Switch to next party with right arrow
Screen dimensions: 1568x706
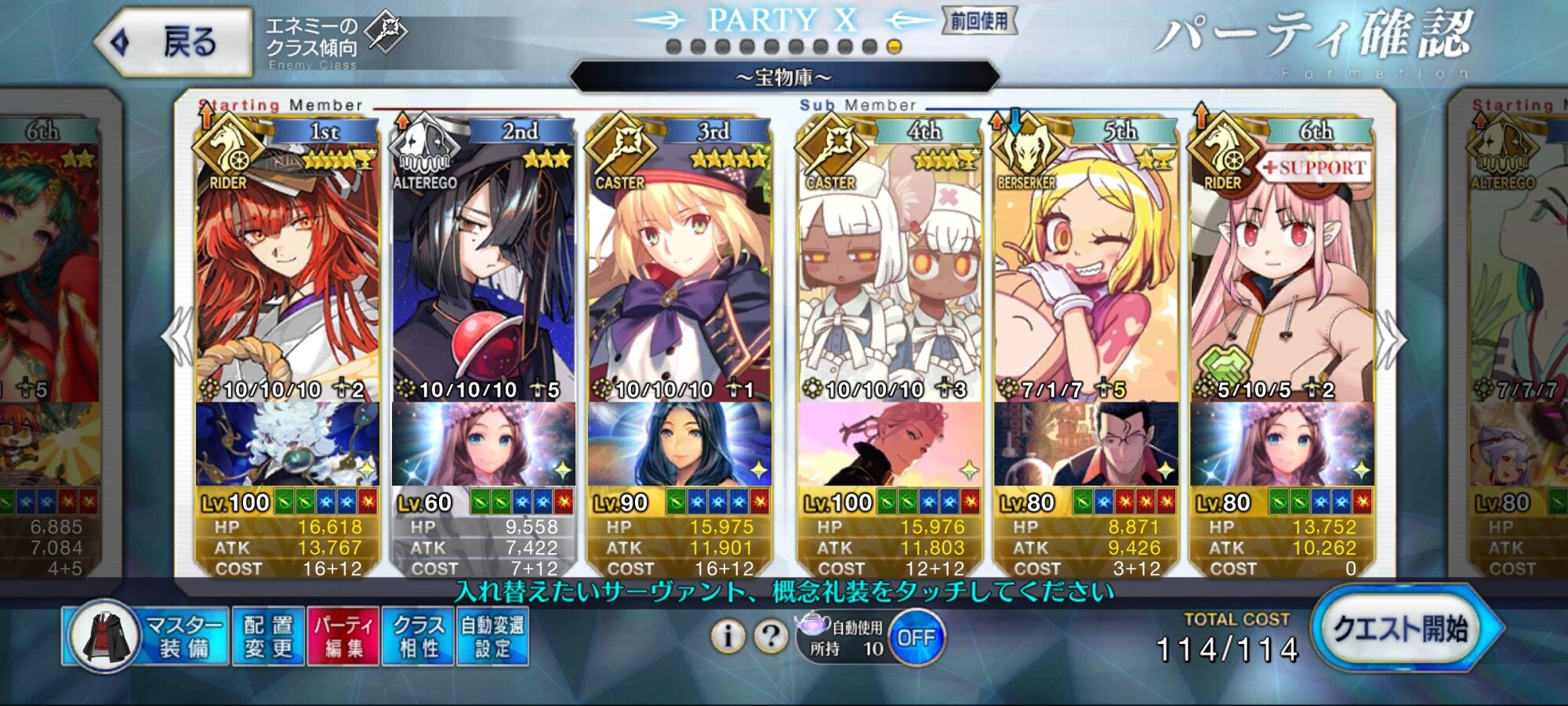pyautogui.click(x=1391, y=339)
